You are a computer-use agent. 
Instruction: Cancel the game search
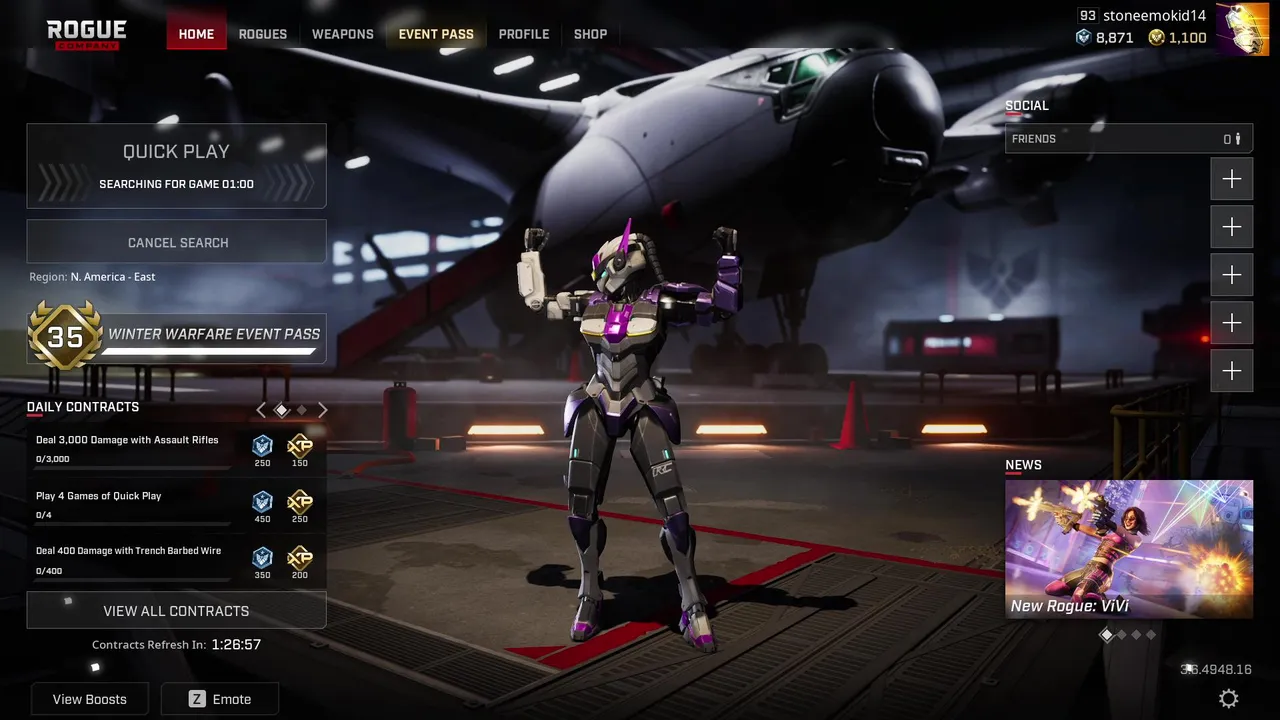click(x=177, y=242)
